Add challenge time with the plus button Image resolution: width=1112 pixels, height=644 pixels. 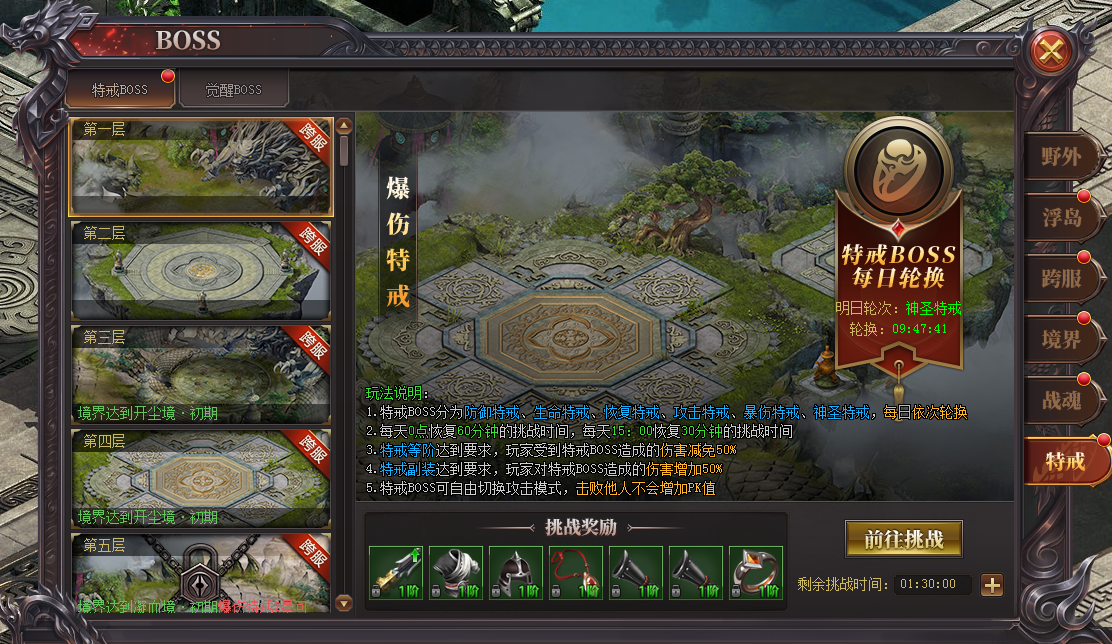tap(991, 584)
